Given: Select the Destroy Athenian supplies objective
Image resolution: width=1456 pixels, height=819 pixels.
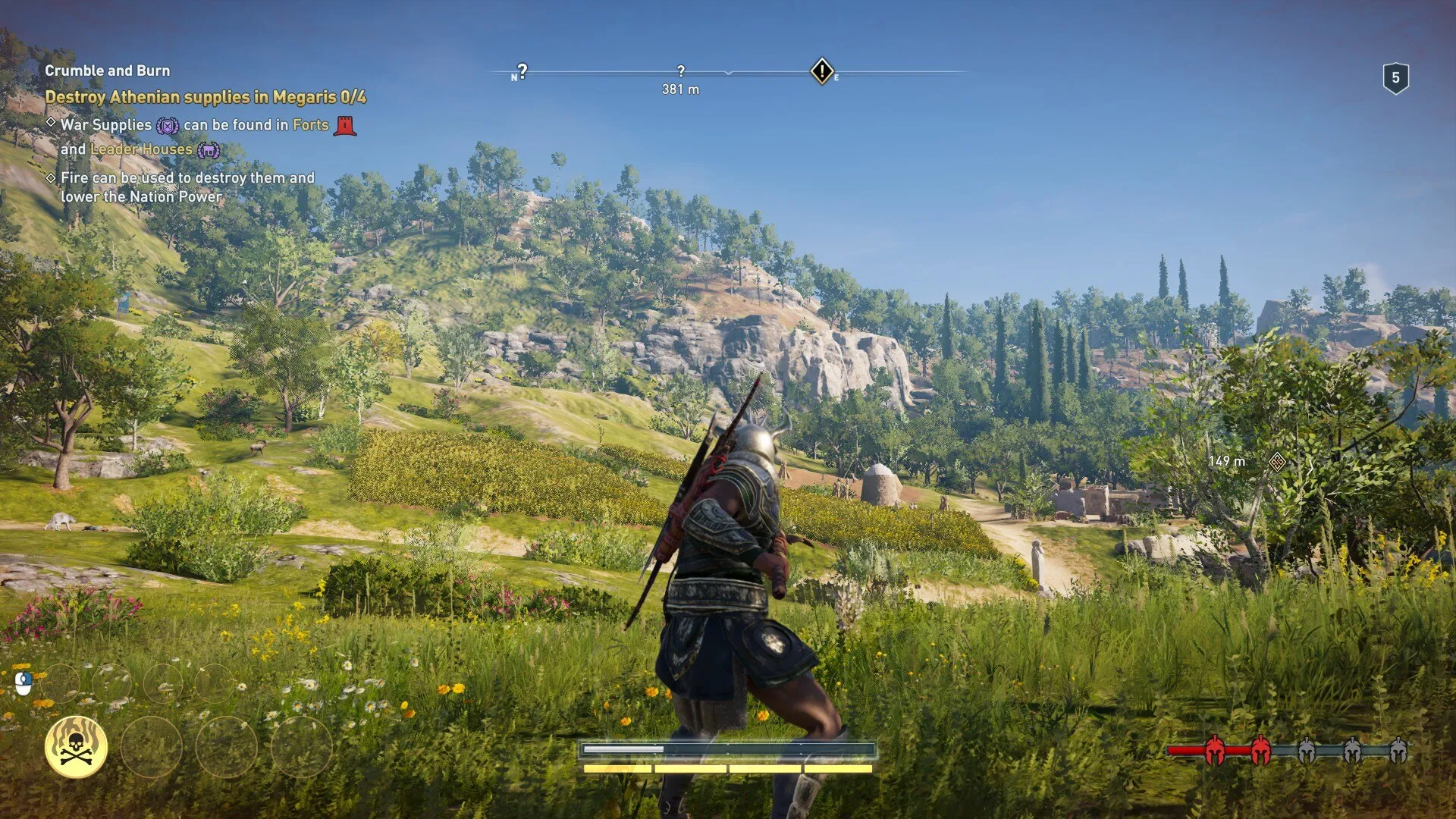Looking at the screenshot, I should [206, 97].
